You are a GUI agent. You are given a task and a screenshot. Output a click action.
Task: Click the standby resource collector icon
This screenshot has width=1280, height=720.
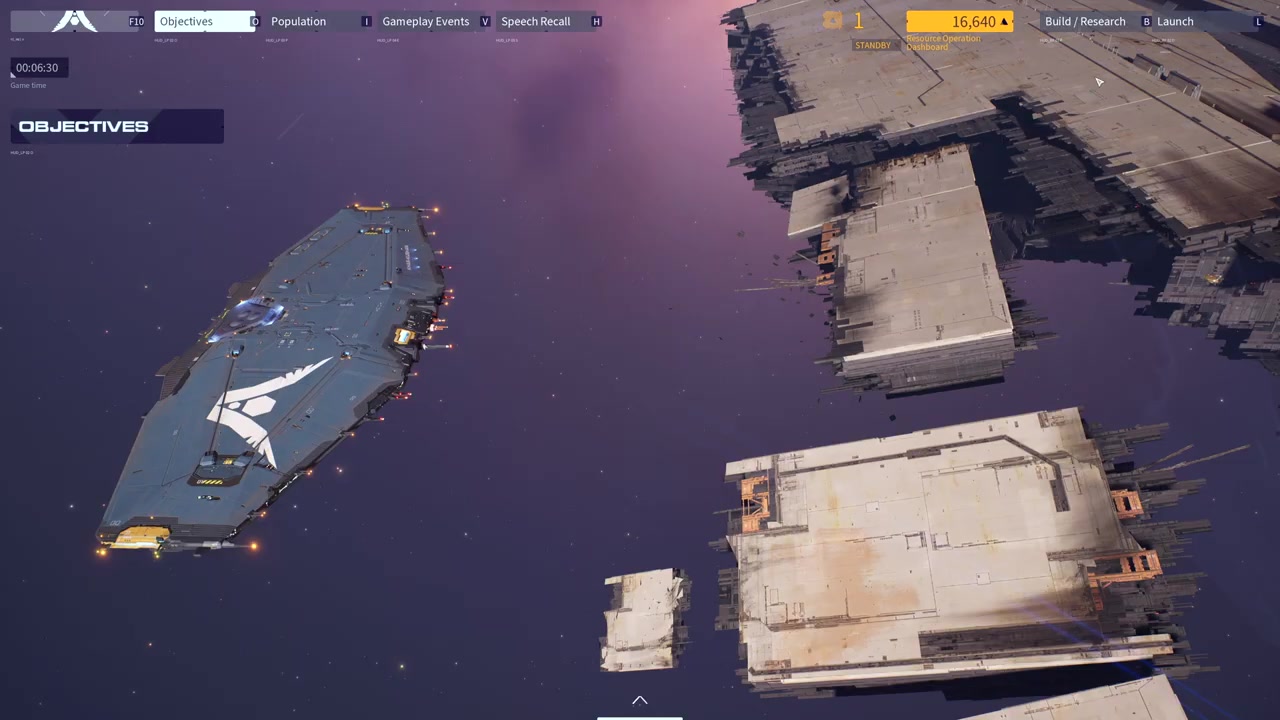tap(833, 21)
